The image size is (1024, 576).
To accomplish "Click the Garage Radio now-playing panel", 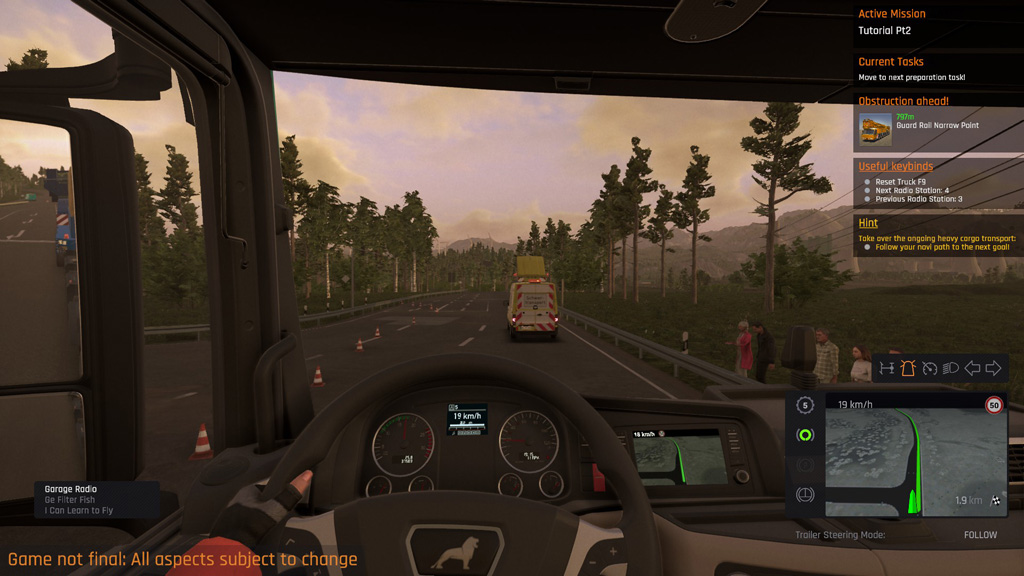I will point(97,499).
